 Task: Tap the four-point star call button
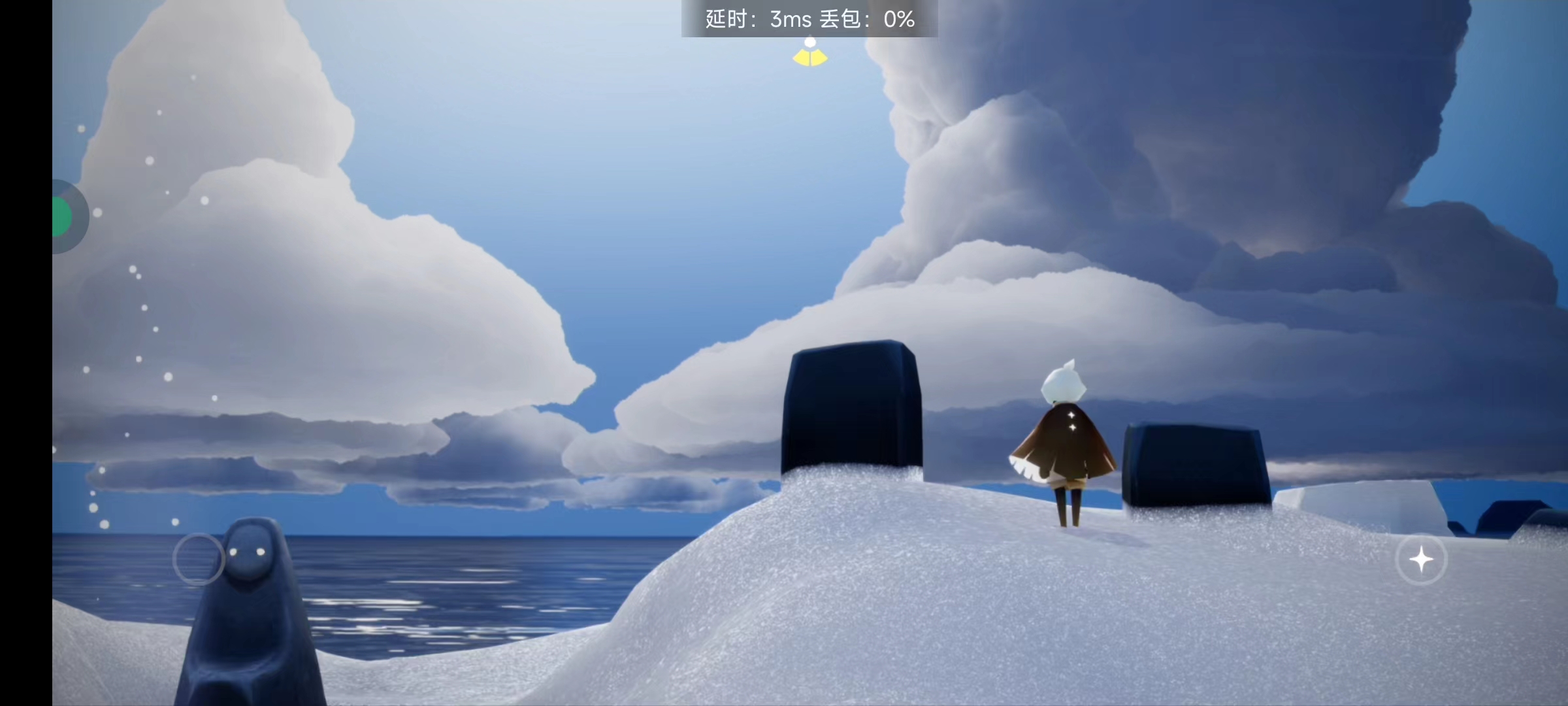tap(1421, 560)
